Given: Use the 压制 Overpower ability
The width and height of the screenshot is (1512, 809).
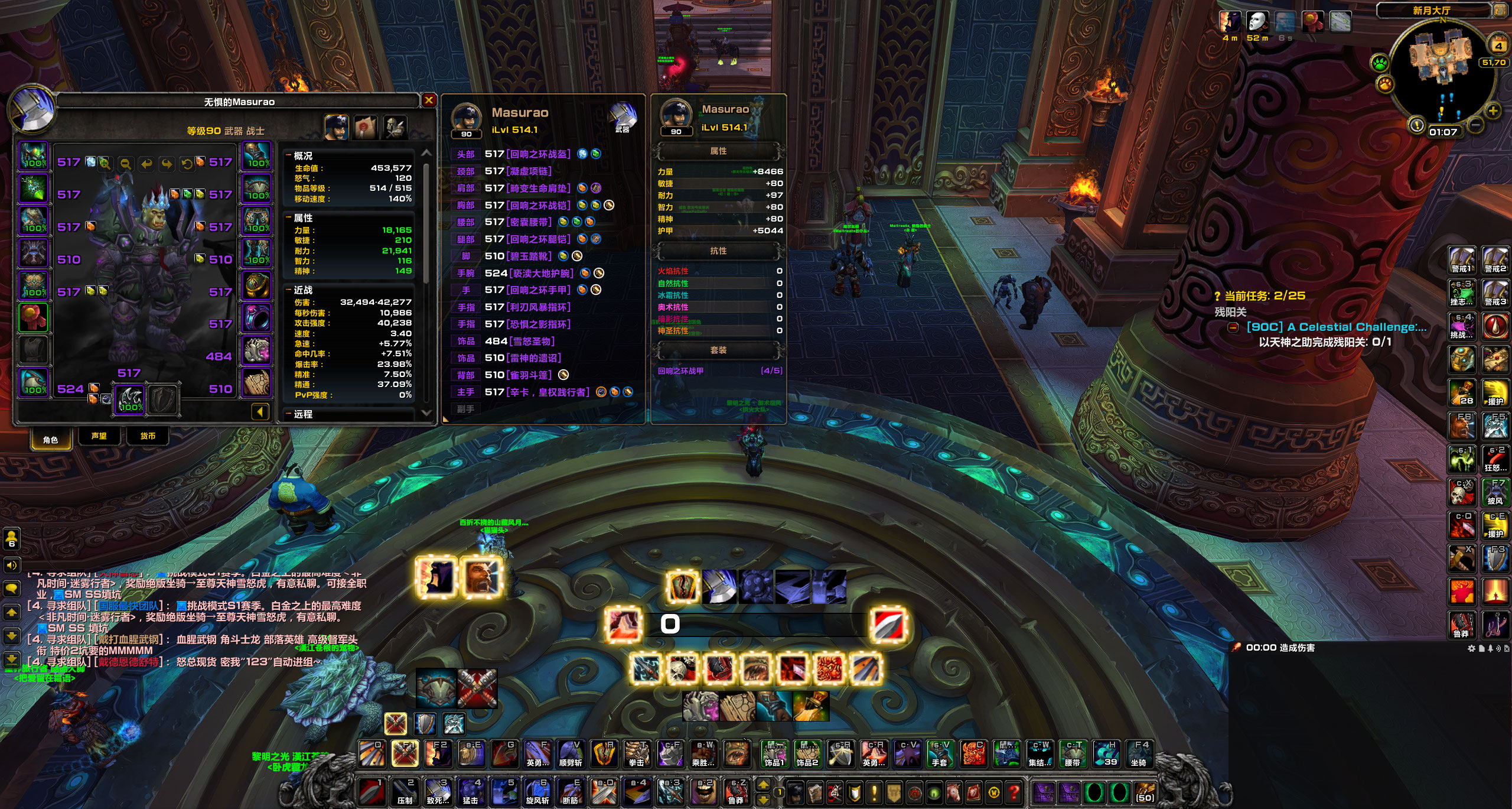Looking at the screenshot, I should (405, 792).
